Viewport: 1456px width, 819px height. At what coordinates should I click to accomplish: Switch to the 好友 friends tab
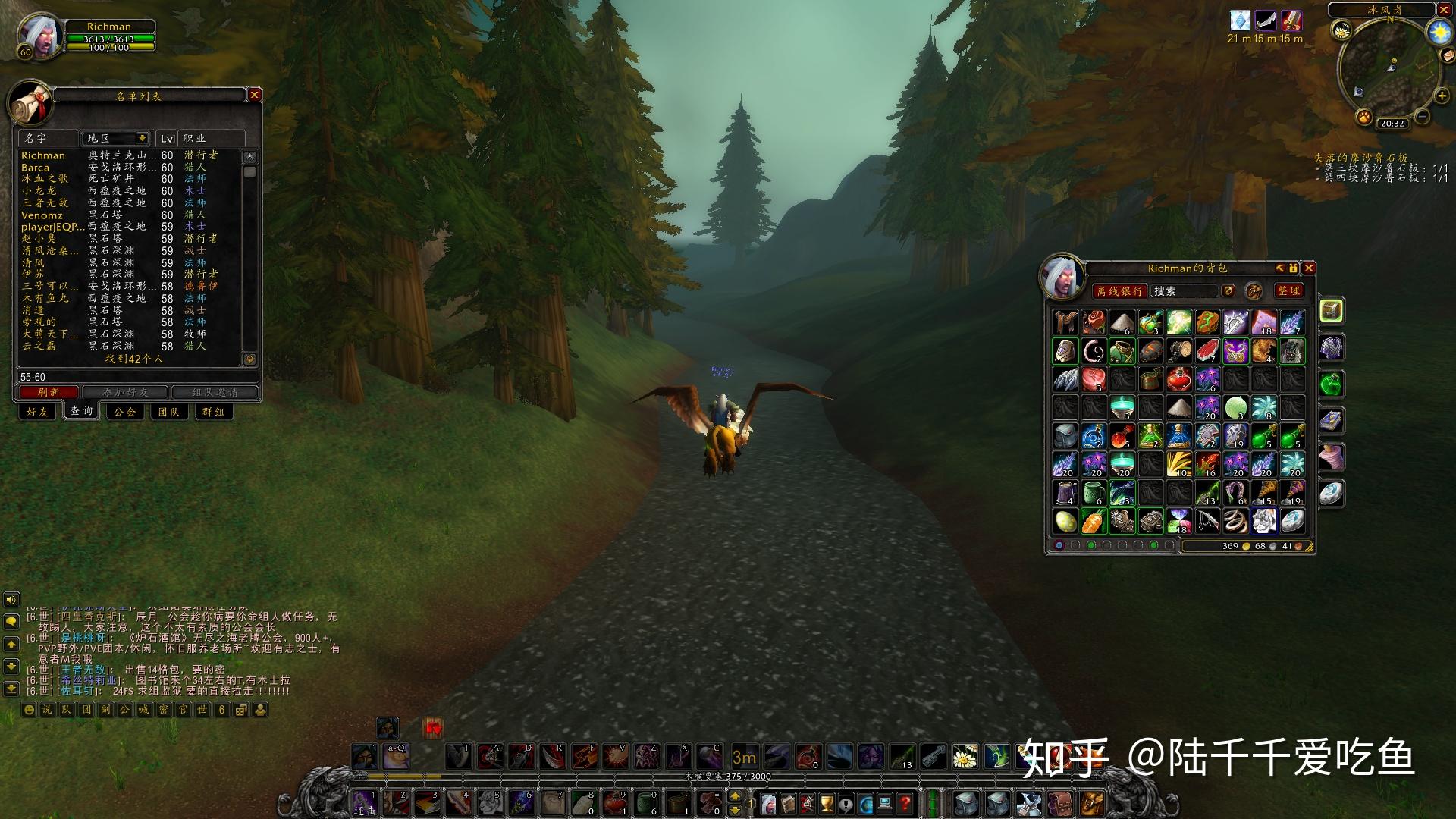pos(36,412)
